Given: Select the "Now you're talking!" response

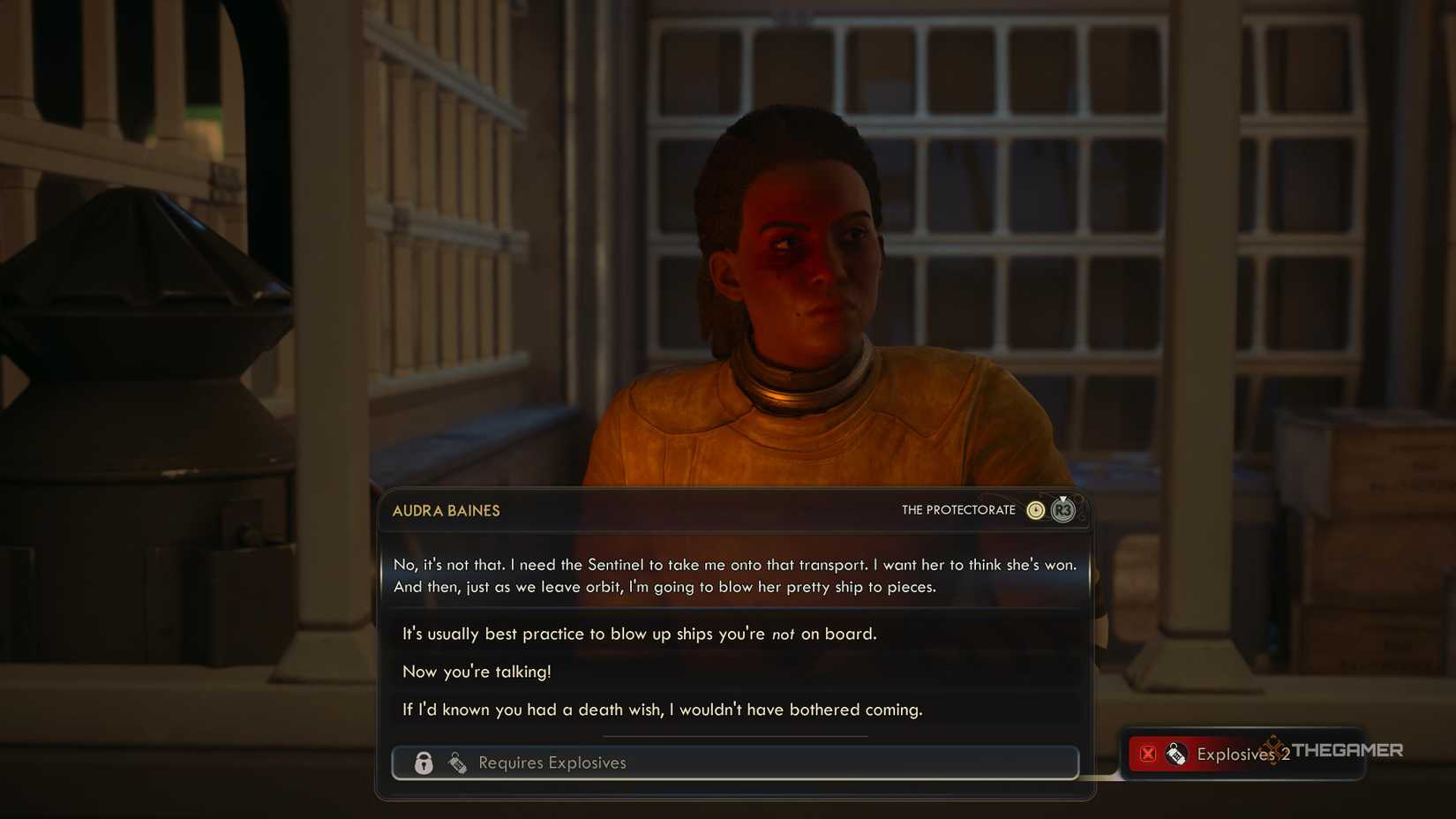Looking at the screenshot, I should pos(477,672).
